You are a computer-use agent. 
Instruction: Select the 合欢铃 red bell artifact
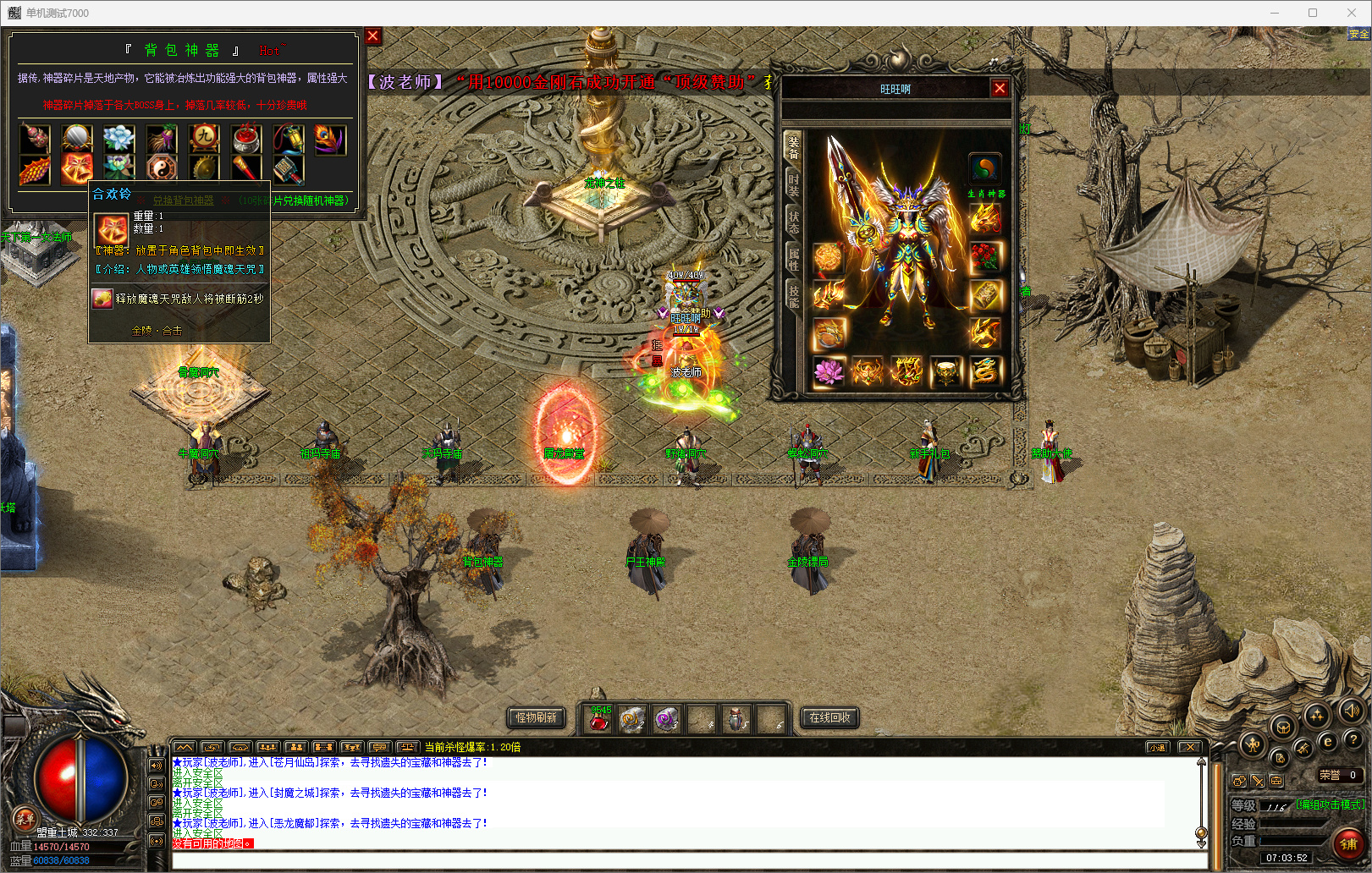(x=76, y=167)
